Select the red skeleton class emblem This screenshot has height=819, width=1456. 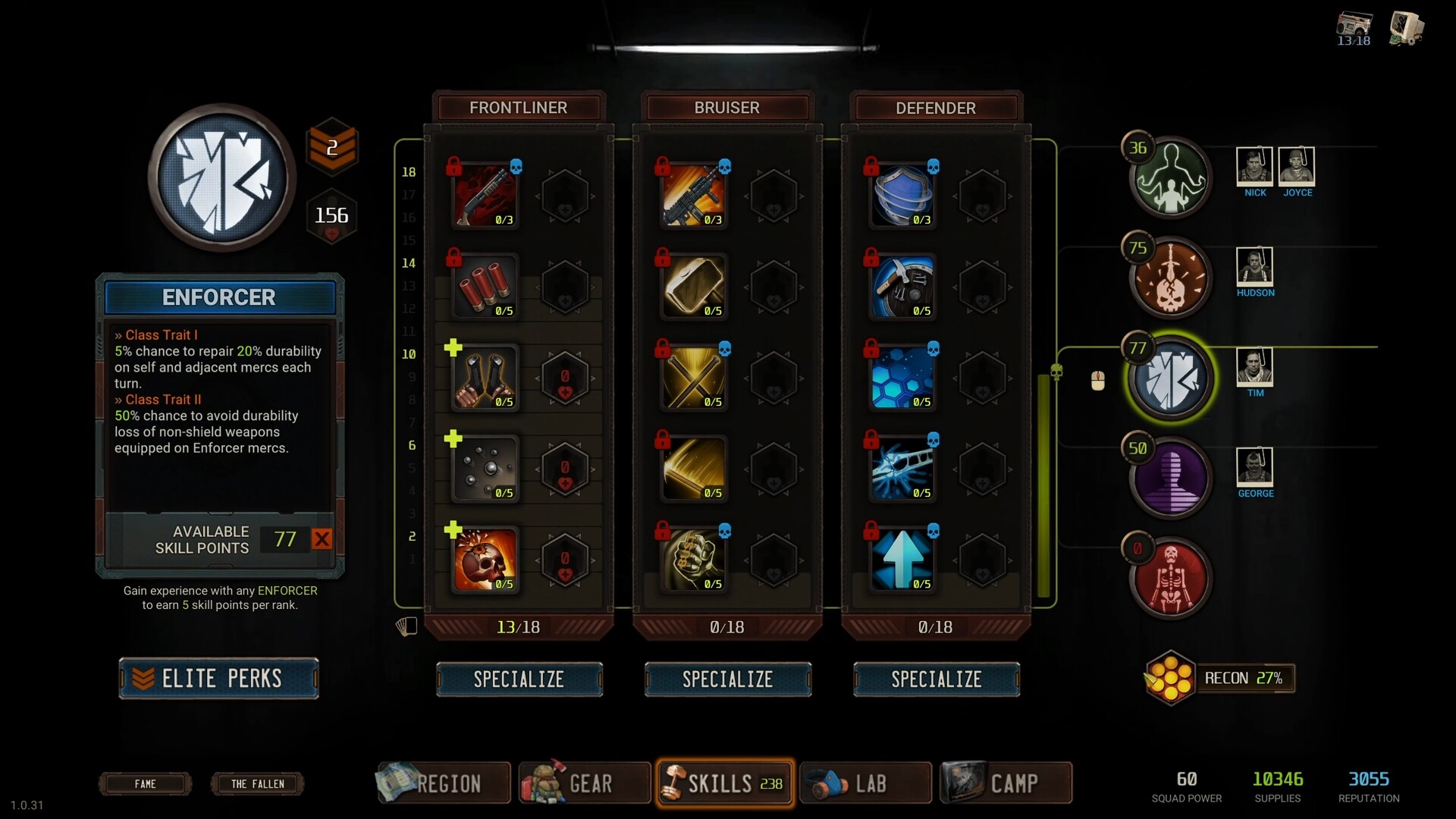pyautogui.click(x=1171, y=579)
